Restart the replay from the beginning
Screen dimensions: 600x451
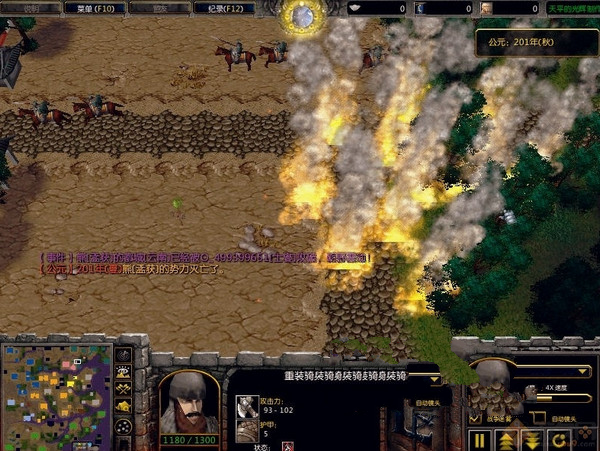point(557,439)
